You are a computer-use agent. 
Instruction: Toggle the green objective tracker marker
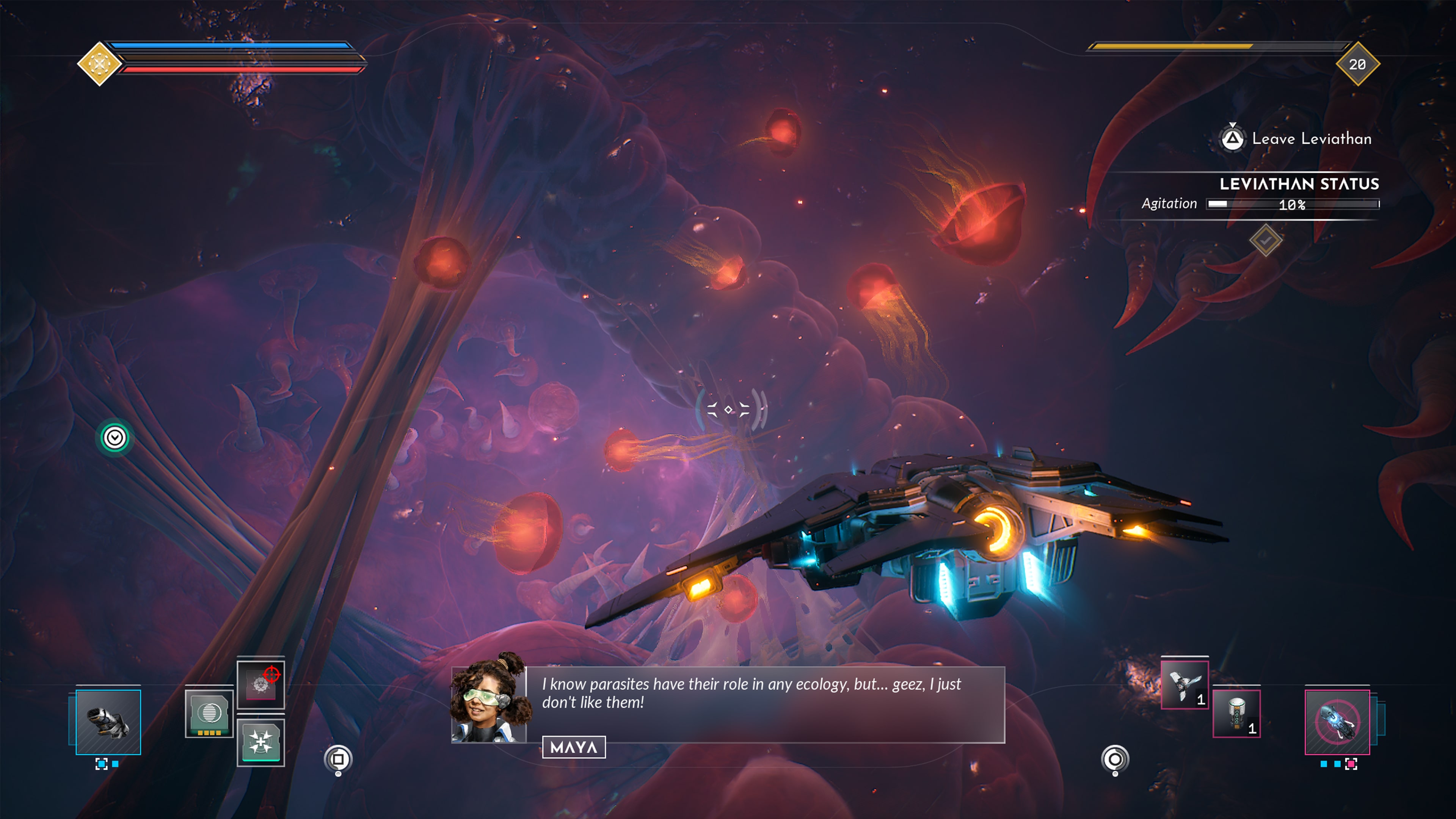coord(115,436)
